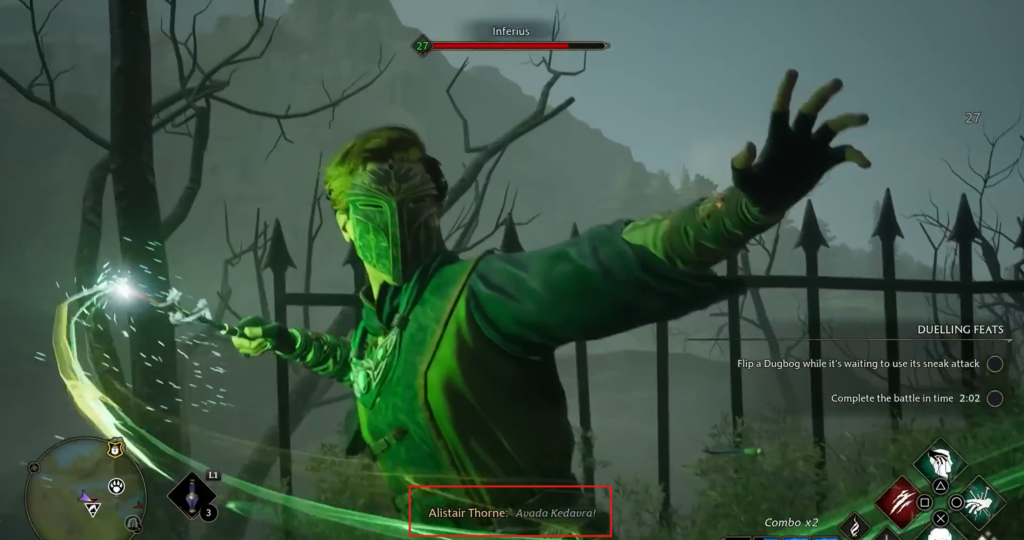Select the white flame spell icon
This screenshot has height=540, width=1024.
click(x=855, y=527)
